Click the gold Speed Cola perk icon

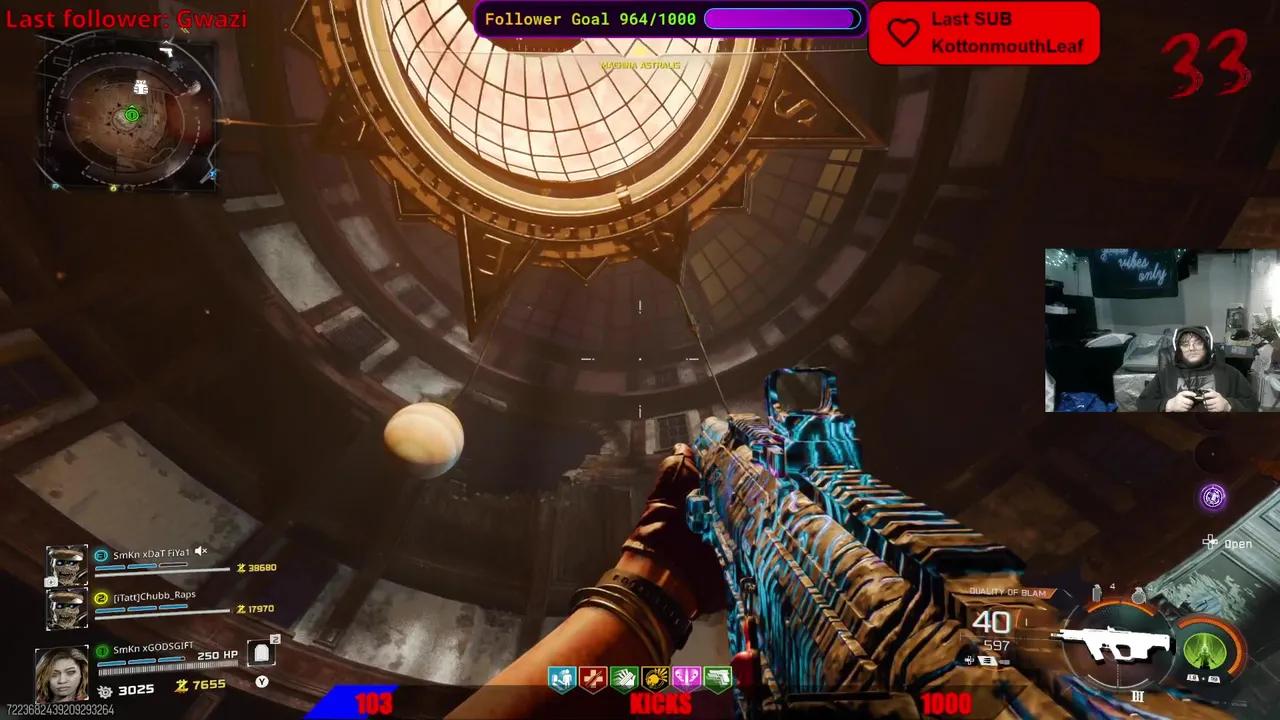pos(656,678)
